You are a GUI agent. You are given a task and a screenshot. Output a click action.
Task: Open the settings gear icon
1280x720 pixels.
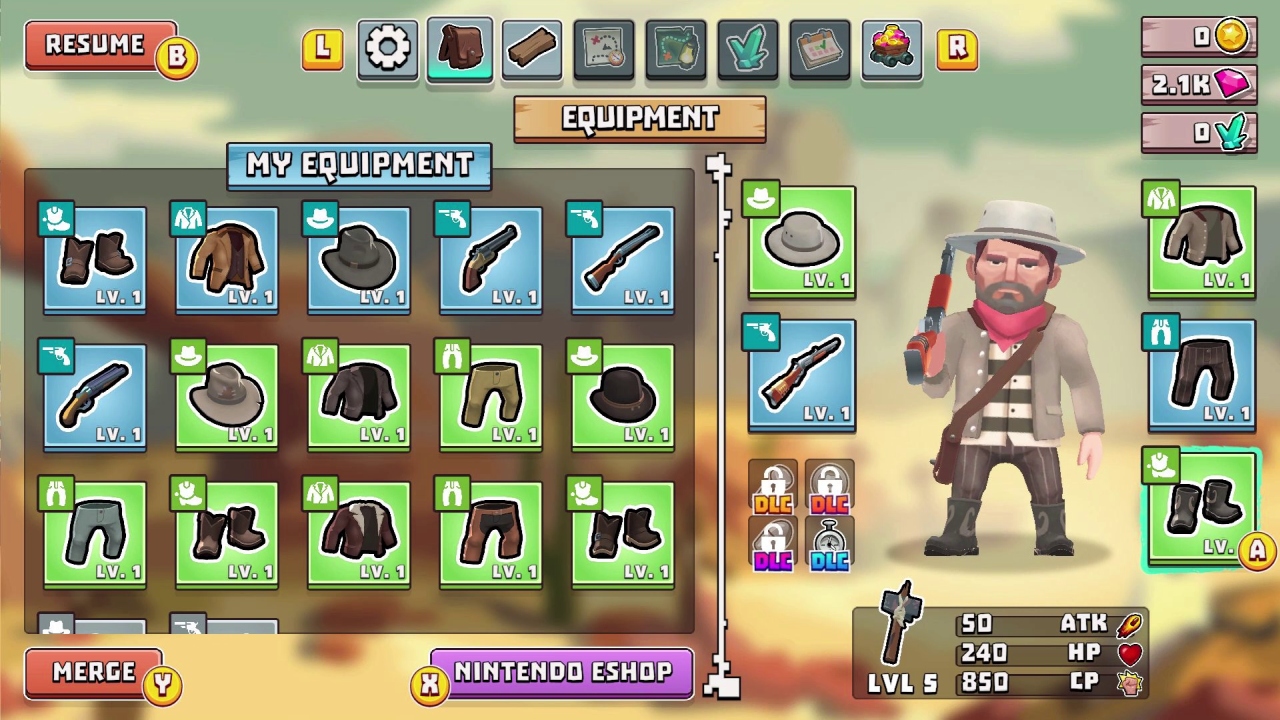[388, 48]
